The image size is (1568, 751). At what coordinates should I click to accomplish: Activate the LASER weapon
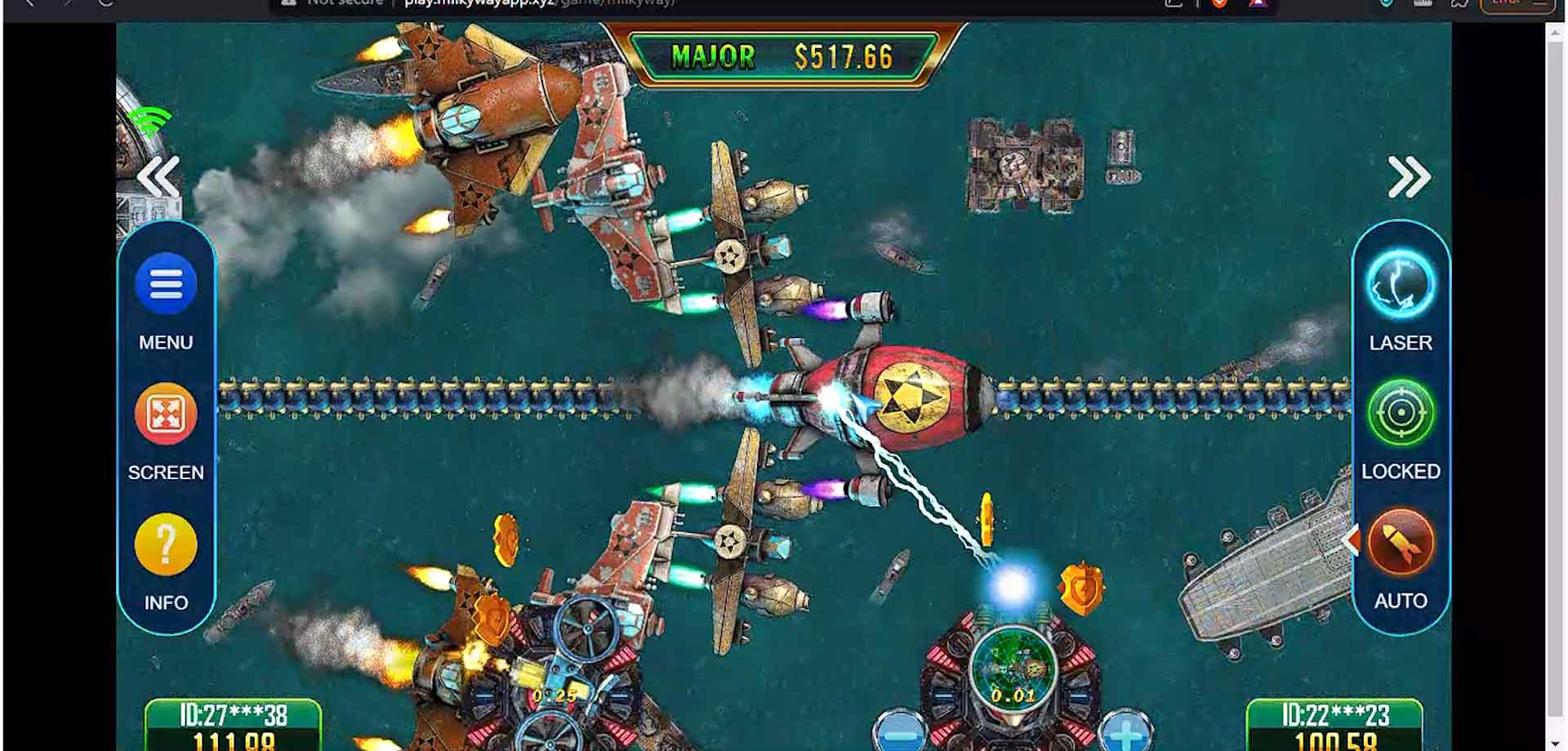tap(1401, 285)
